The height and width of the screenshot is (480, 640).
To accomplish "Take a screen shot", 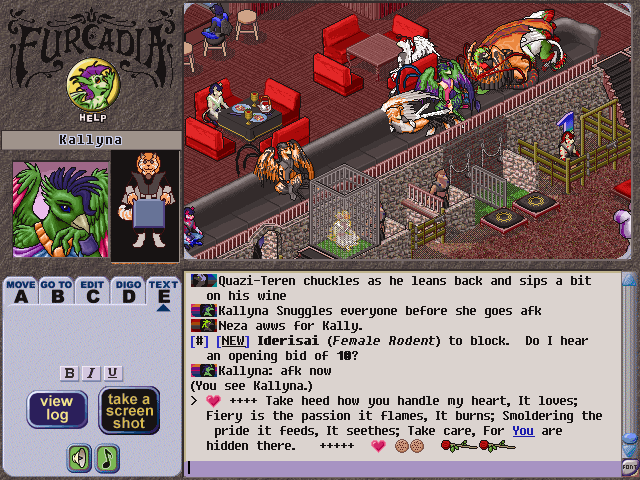I will coord(130,410).
